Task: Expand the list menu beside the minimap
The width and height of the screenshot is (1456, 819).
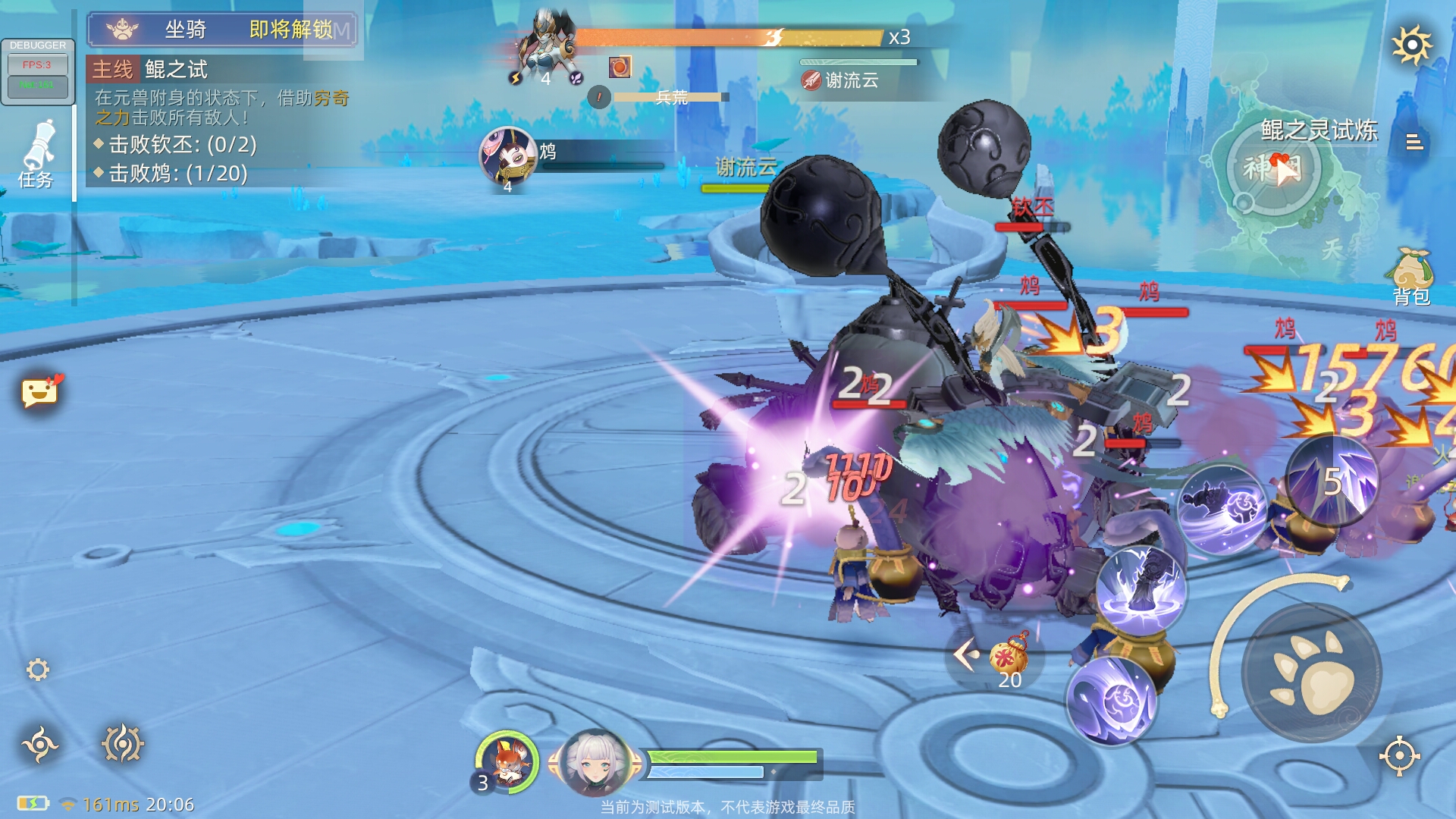Action: [x=1414, y=143]
